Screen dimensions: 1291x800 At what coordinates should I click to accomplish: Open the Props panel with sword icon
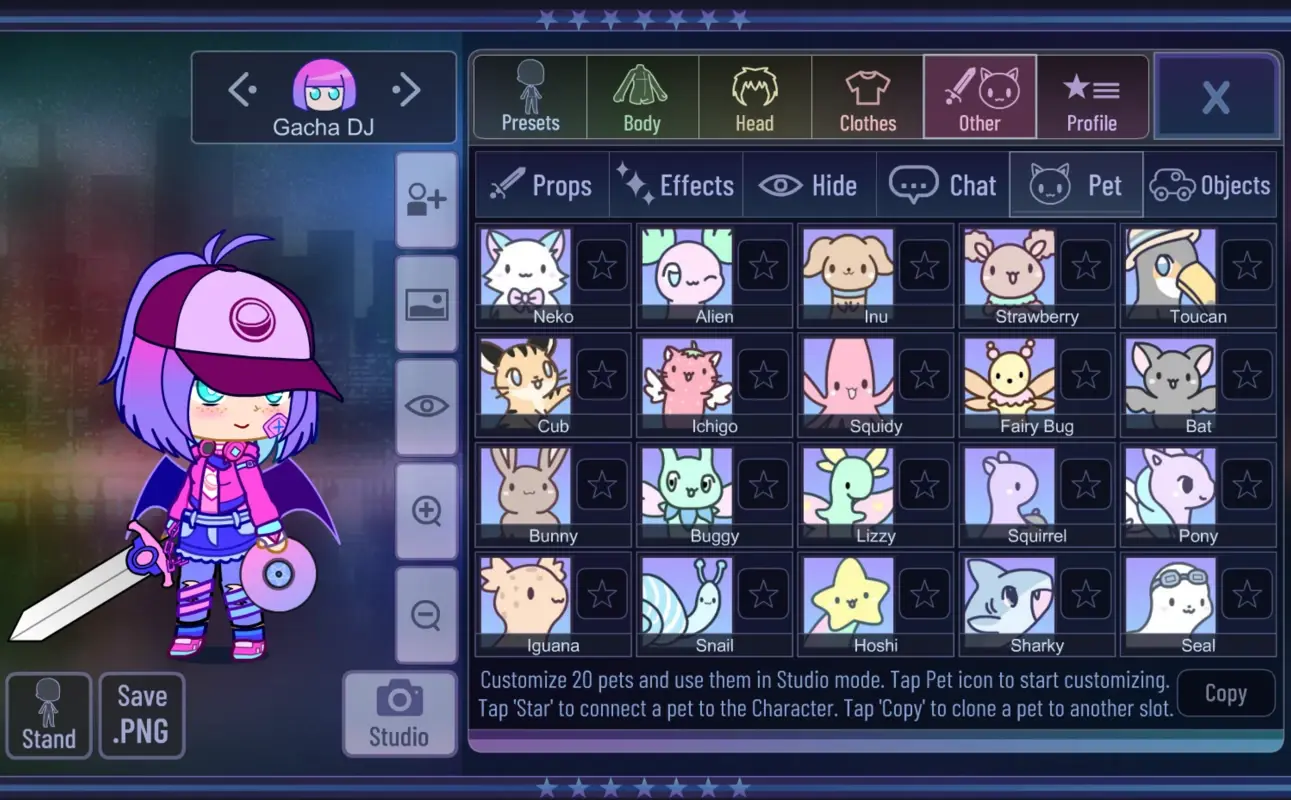click(541, 184)
